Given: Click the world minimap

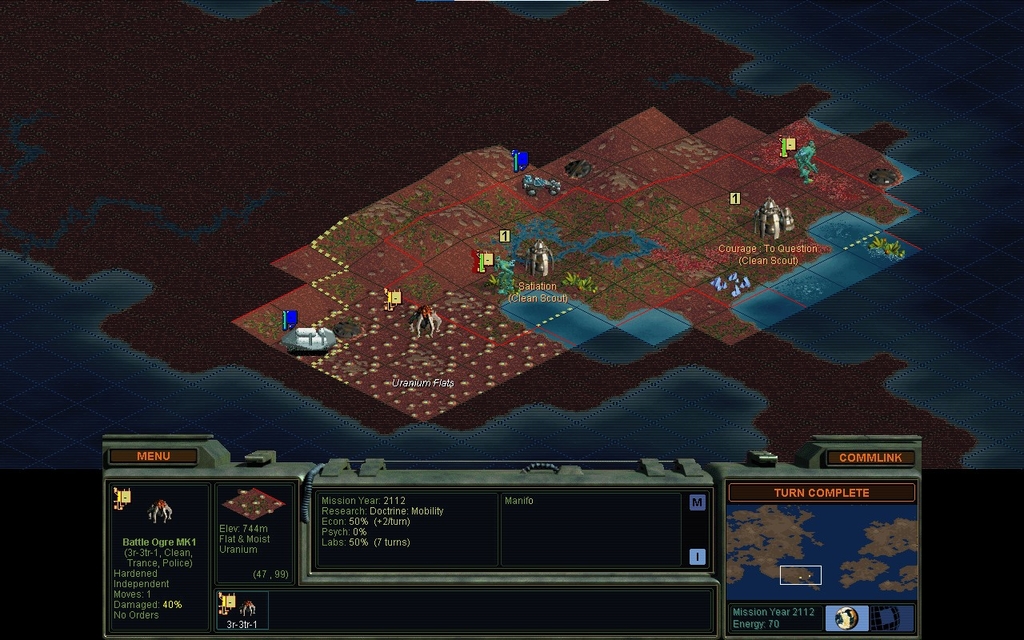Looking at the screenshot, I should [x=821, y=552].
